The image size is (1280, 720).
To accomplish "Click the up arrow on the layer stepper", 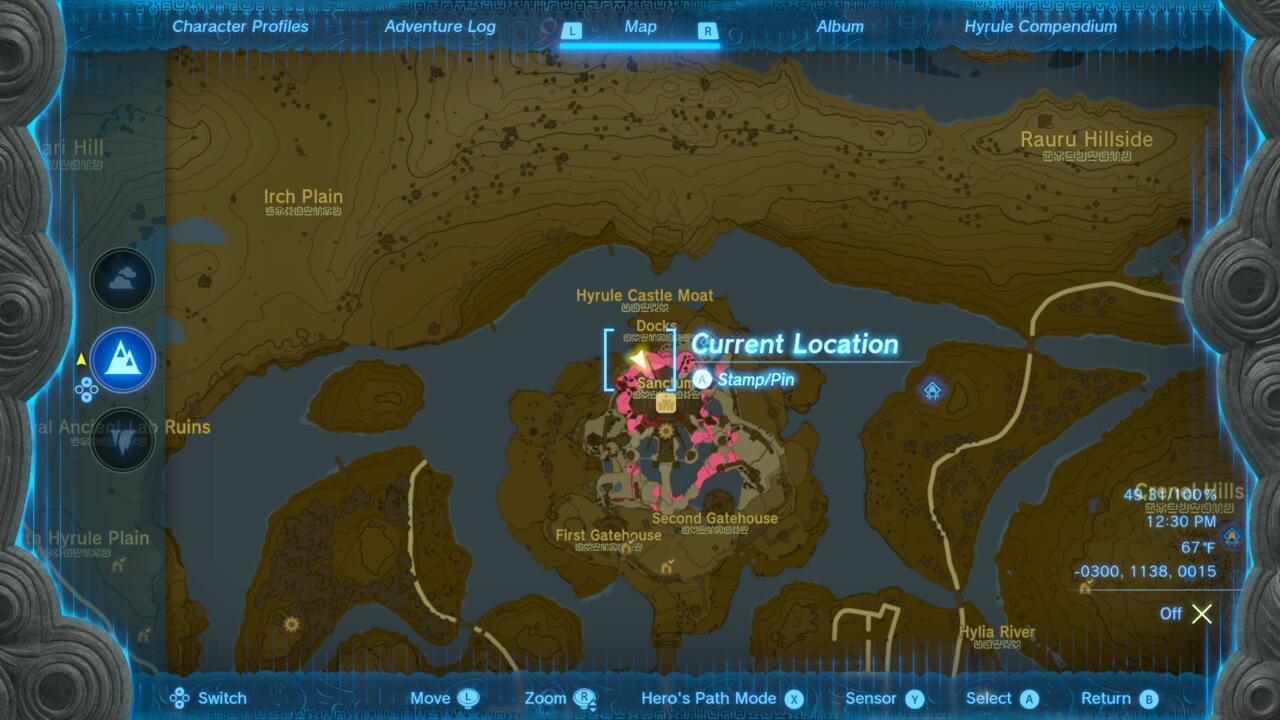I will click(86, 382).
